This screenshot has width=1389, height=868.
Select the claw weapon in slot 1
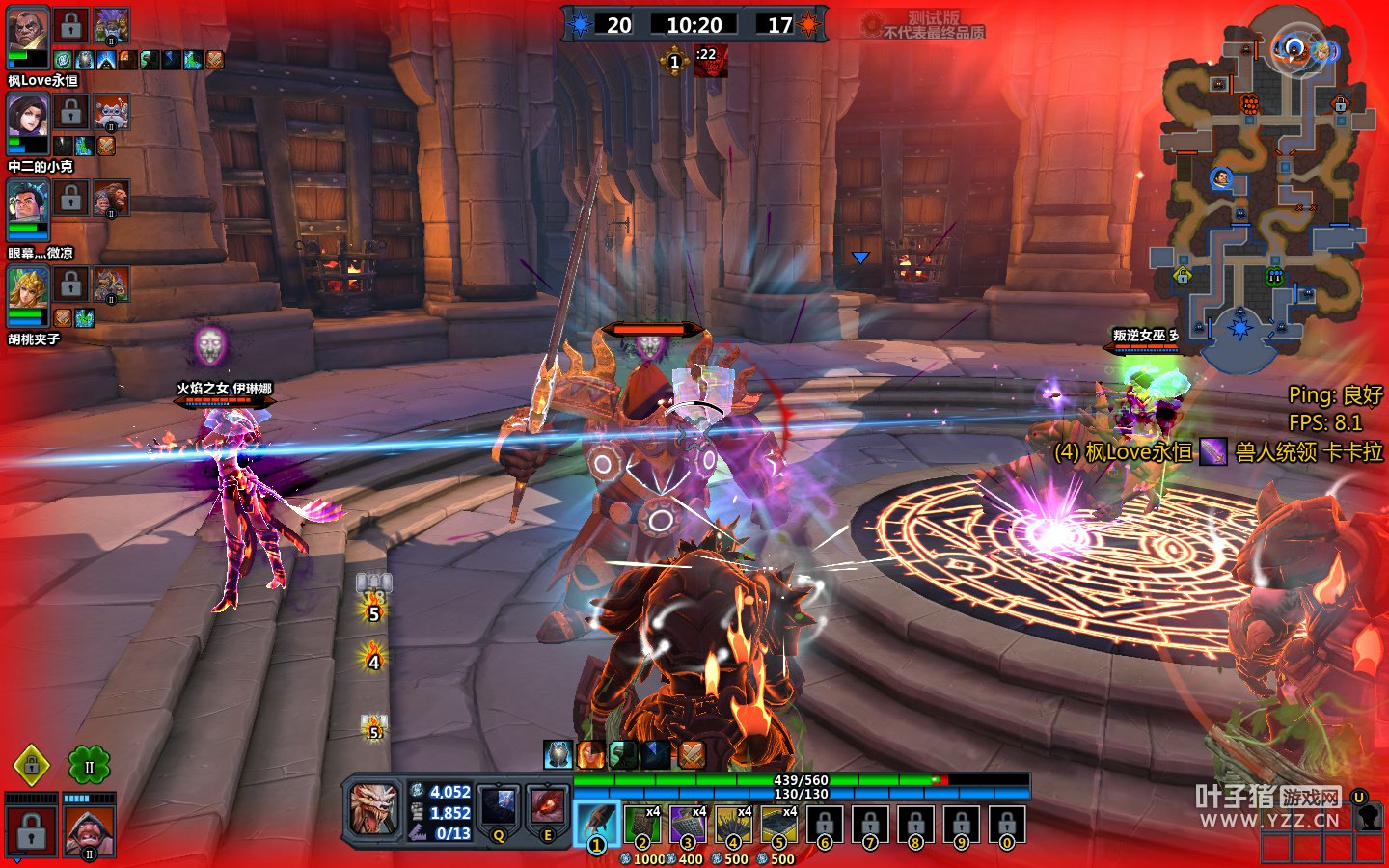coord(597,823)
